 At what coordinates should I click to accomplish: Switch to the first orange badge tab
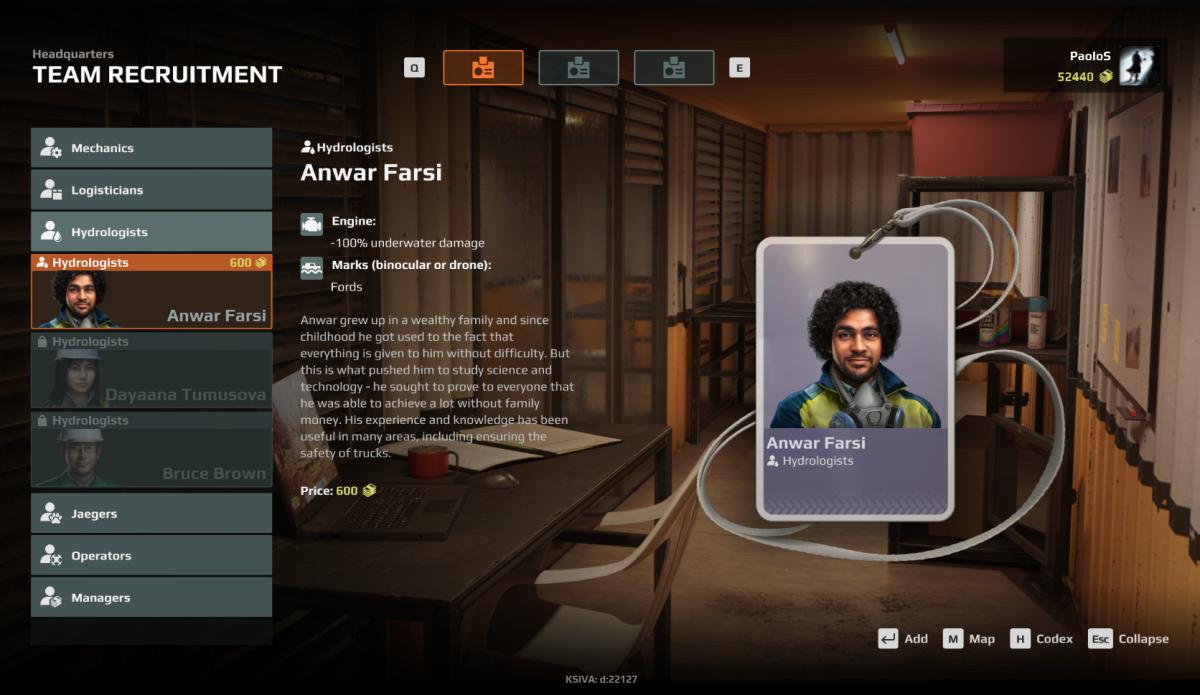pyautogui.click(x=483, y=68)
